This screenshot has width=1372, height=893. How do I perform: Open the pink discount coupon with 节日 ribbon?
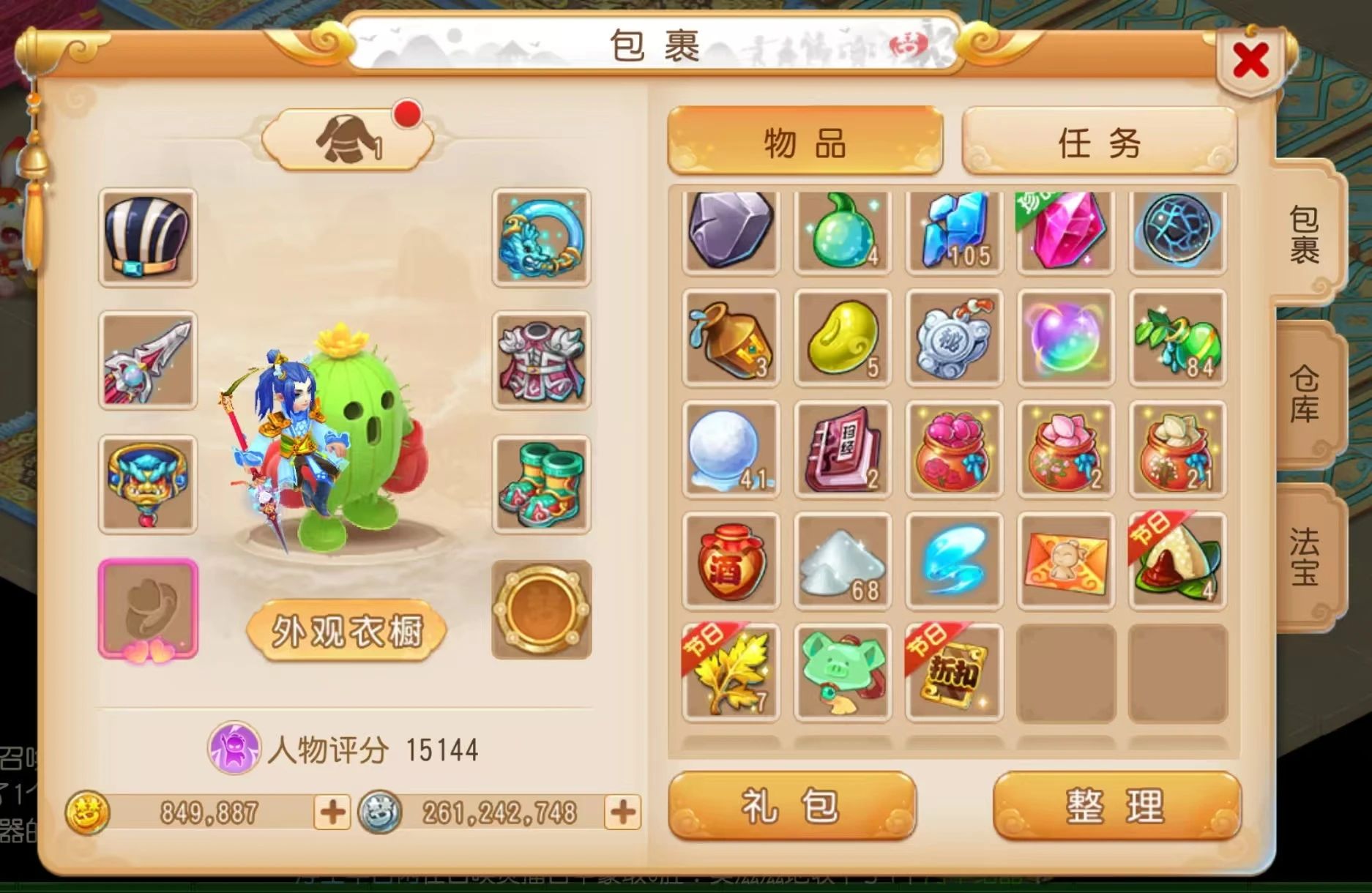(x=953, y=672)
